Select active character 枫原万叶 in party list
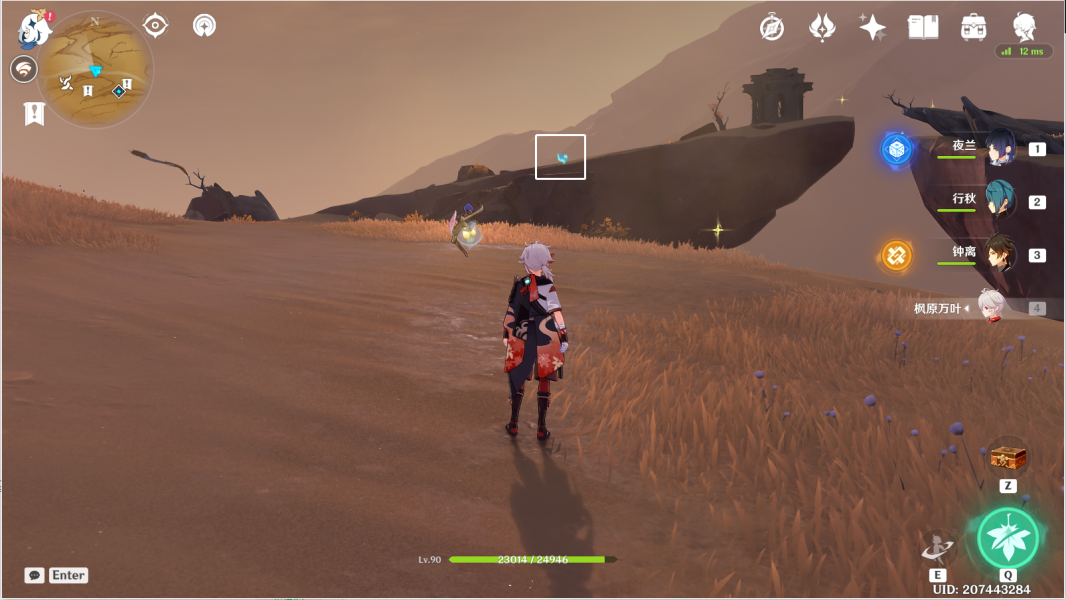Image resolution: width=1066 pixels, height=600 pixels. [x=990, y=308]
